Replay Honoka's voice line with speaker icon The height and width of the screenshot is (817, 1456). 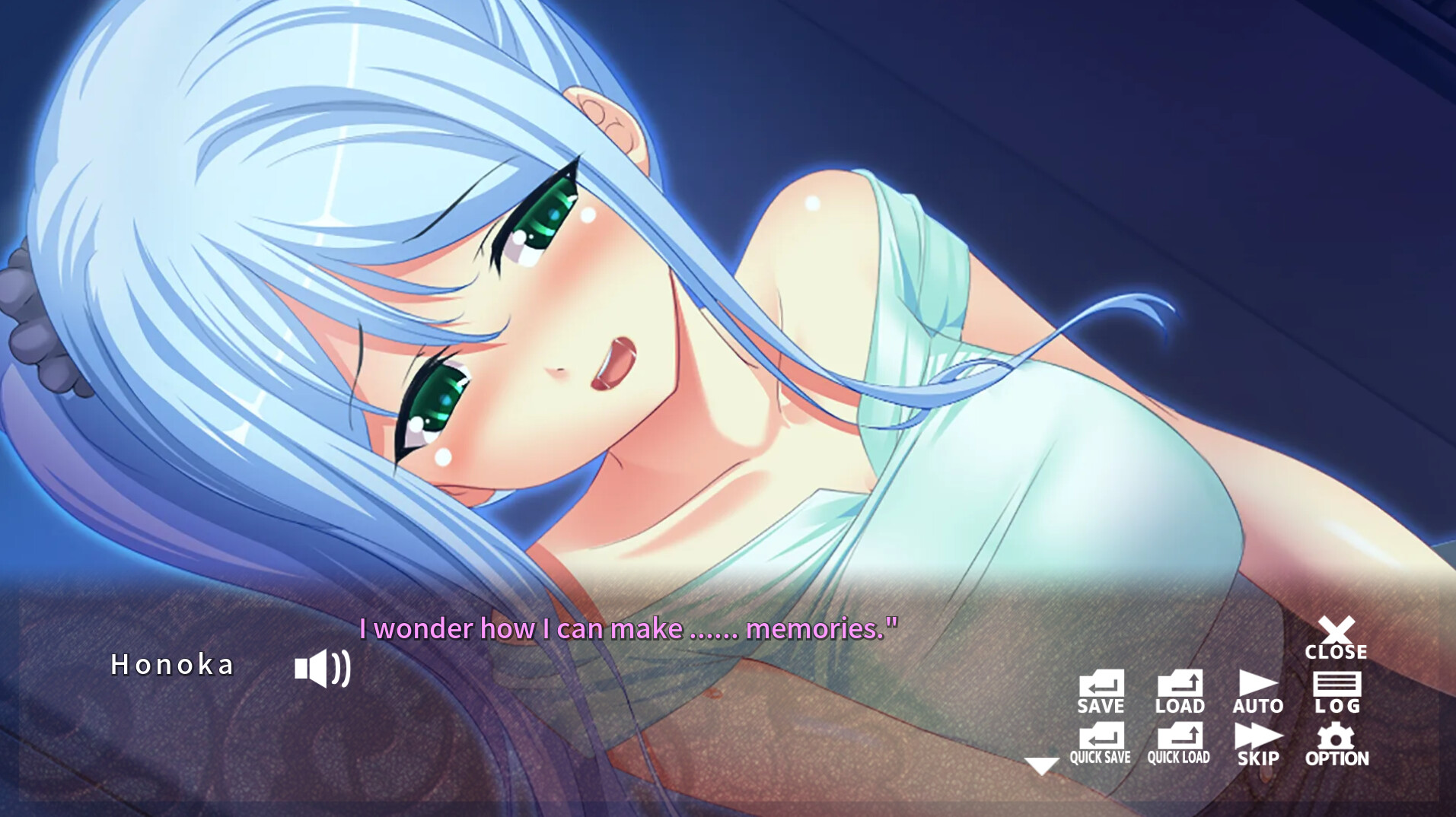click(x=321, y=669)
